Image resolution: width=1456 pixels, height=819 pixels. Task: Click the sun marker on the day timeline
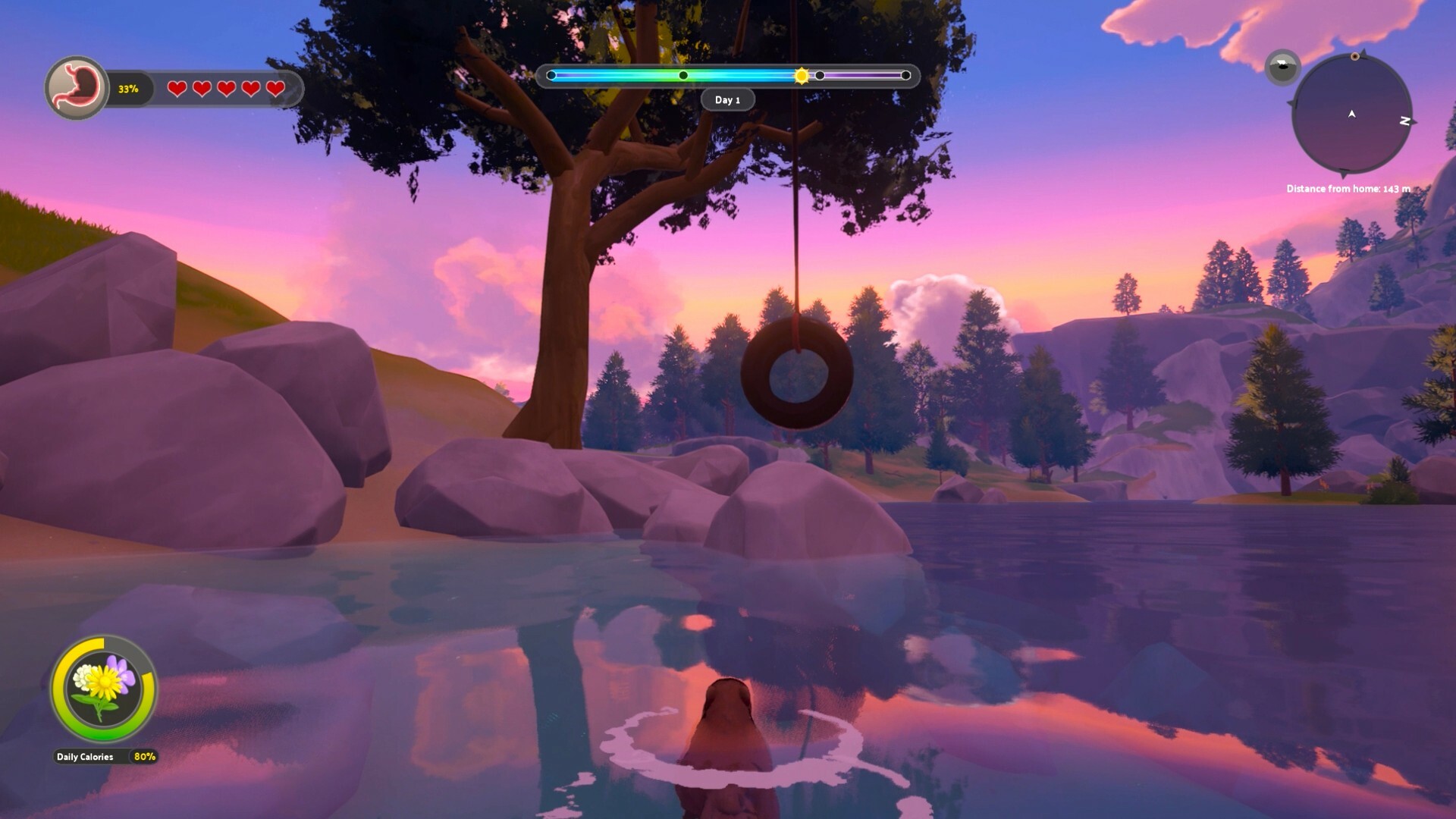801,75
